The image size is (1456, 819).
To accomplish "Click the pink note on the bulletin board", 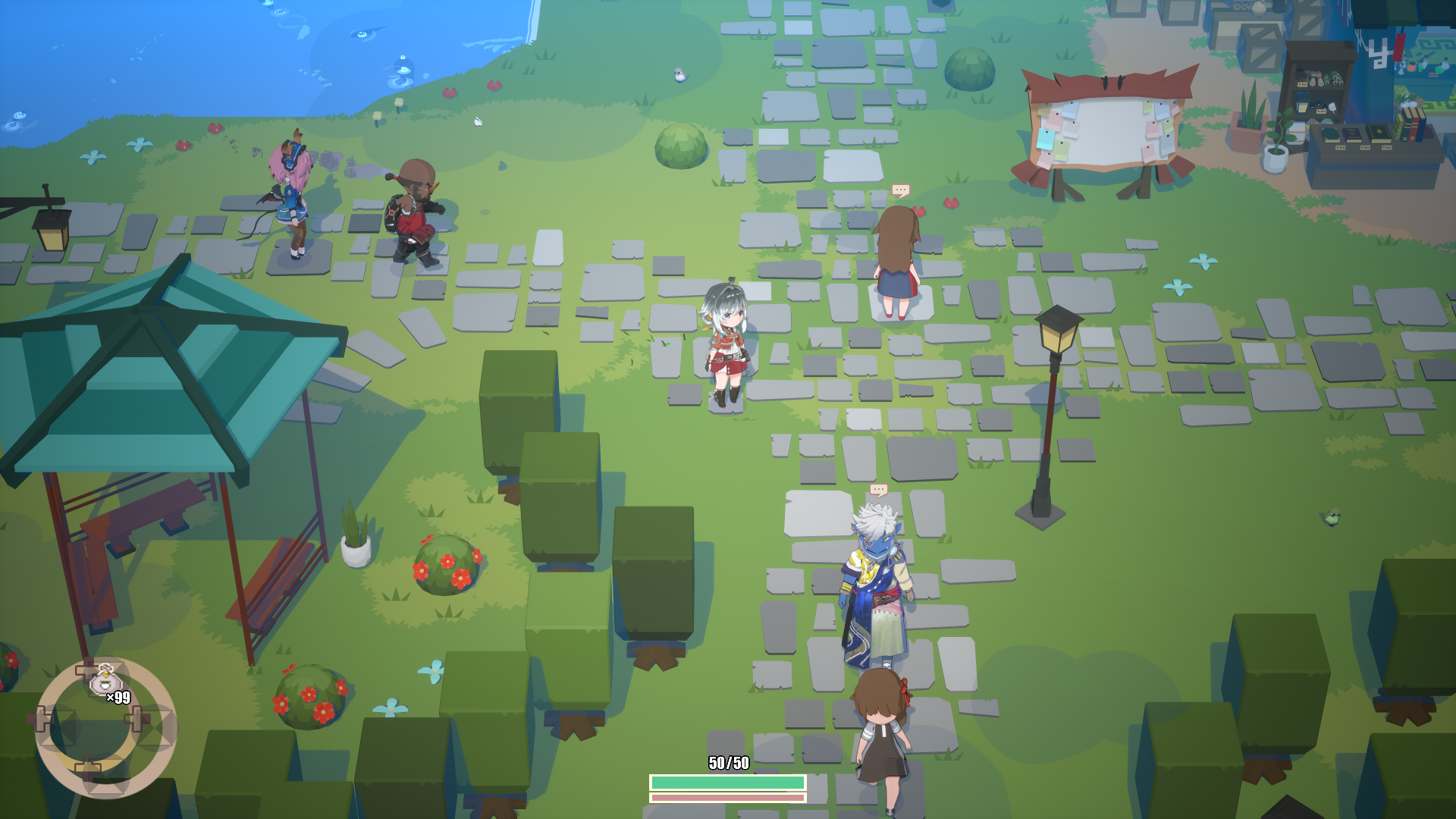I will coord(1056,121).
